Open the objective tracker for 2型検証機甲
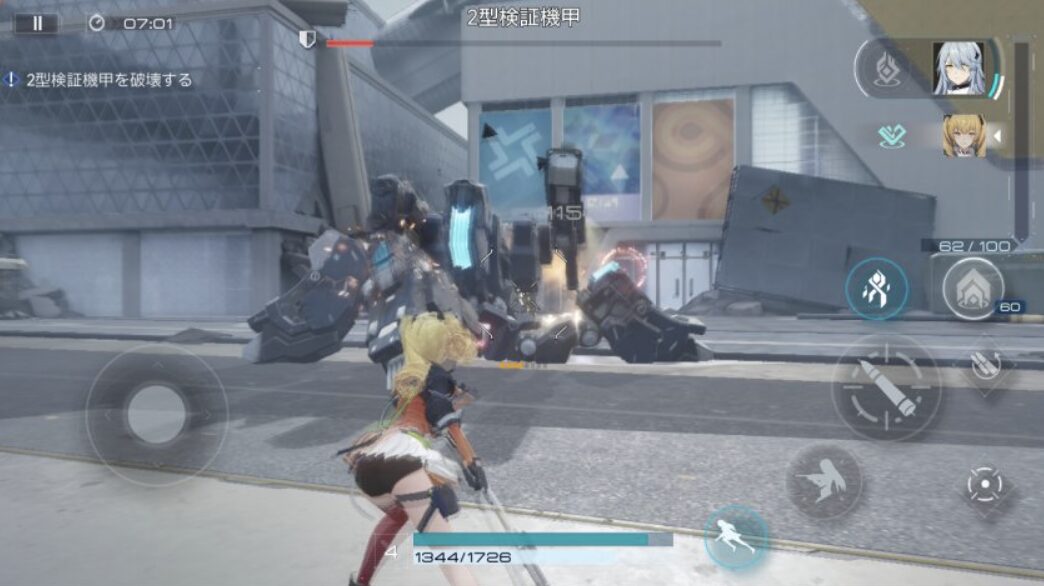 tap(100, 80)
